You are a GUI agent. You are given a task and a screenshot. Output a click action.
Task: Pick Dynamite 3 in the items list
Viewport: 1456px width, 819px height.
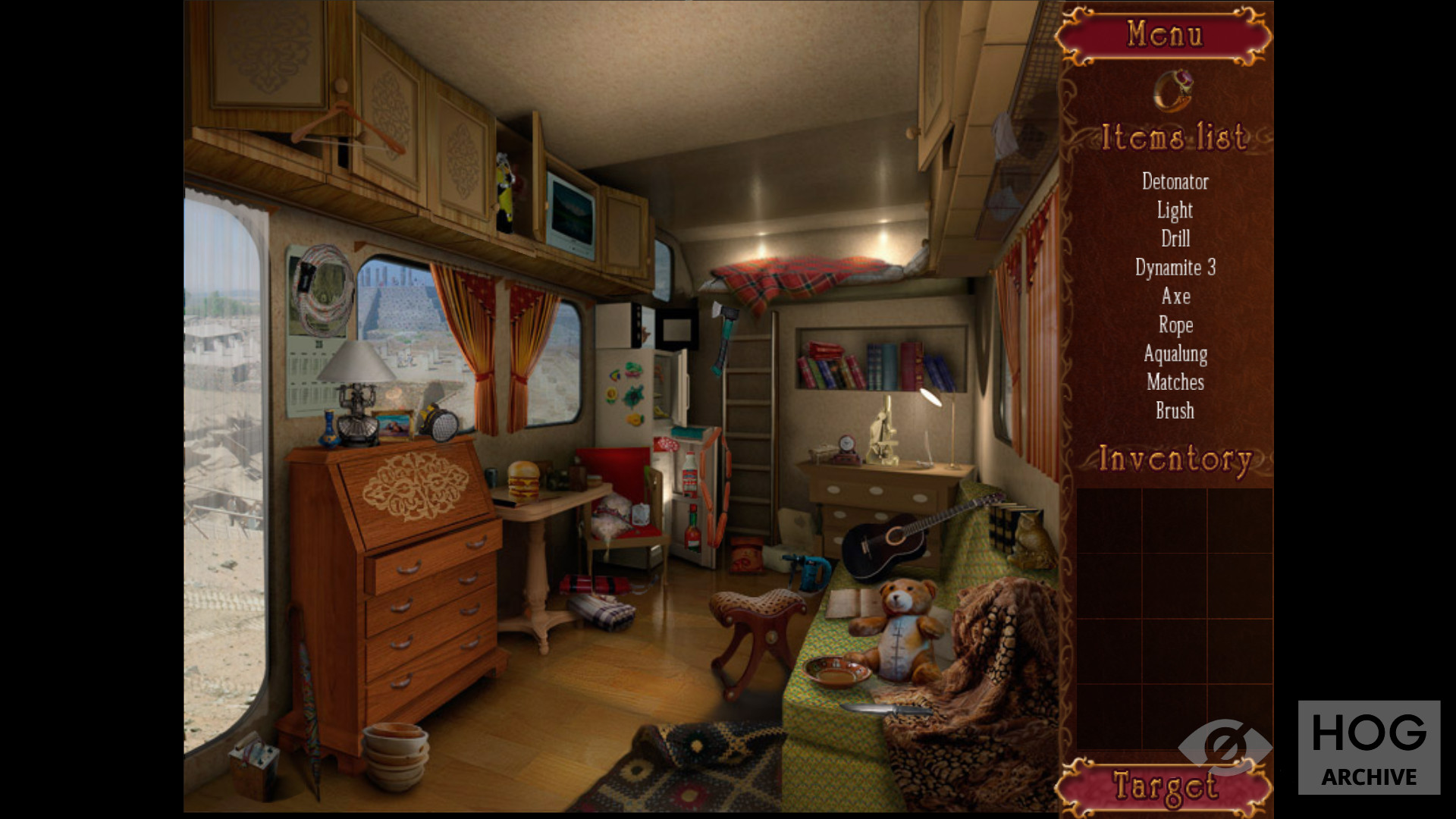tap(1175, 268)
